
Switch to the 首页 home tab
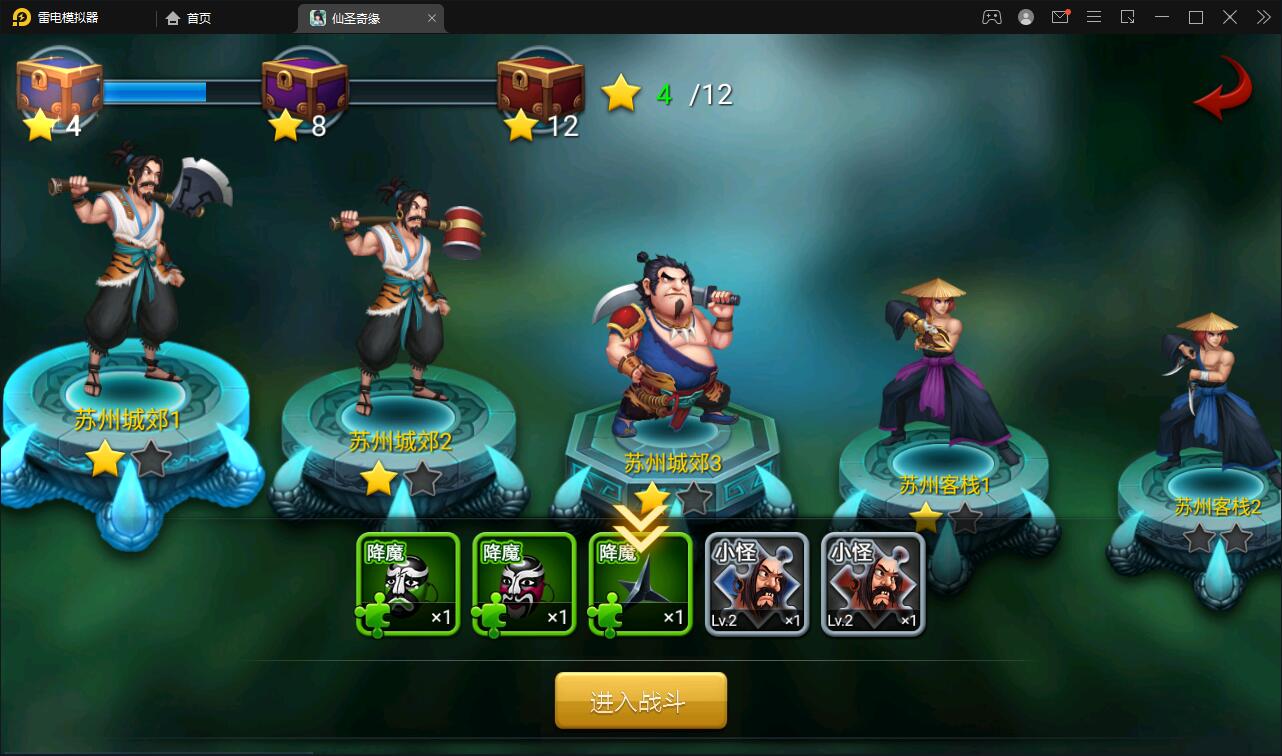coord(189,18)
